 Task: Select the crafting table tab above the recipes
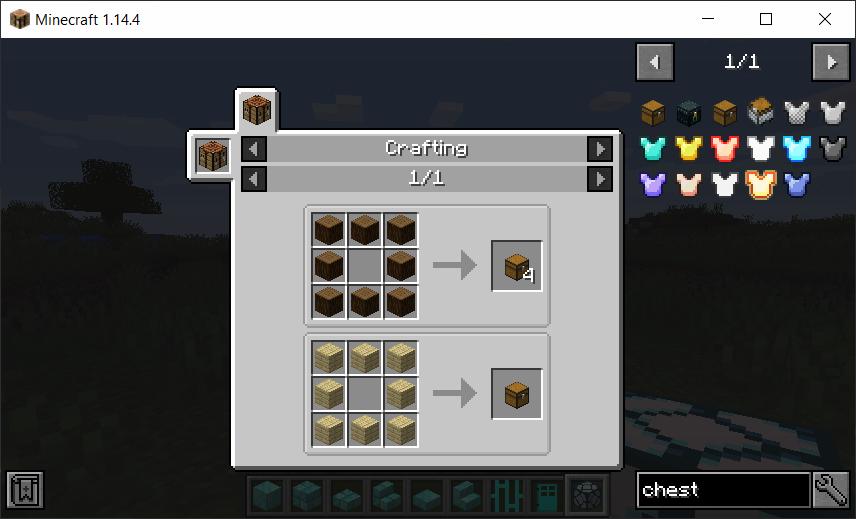click(257, 110)
